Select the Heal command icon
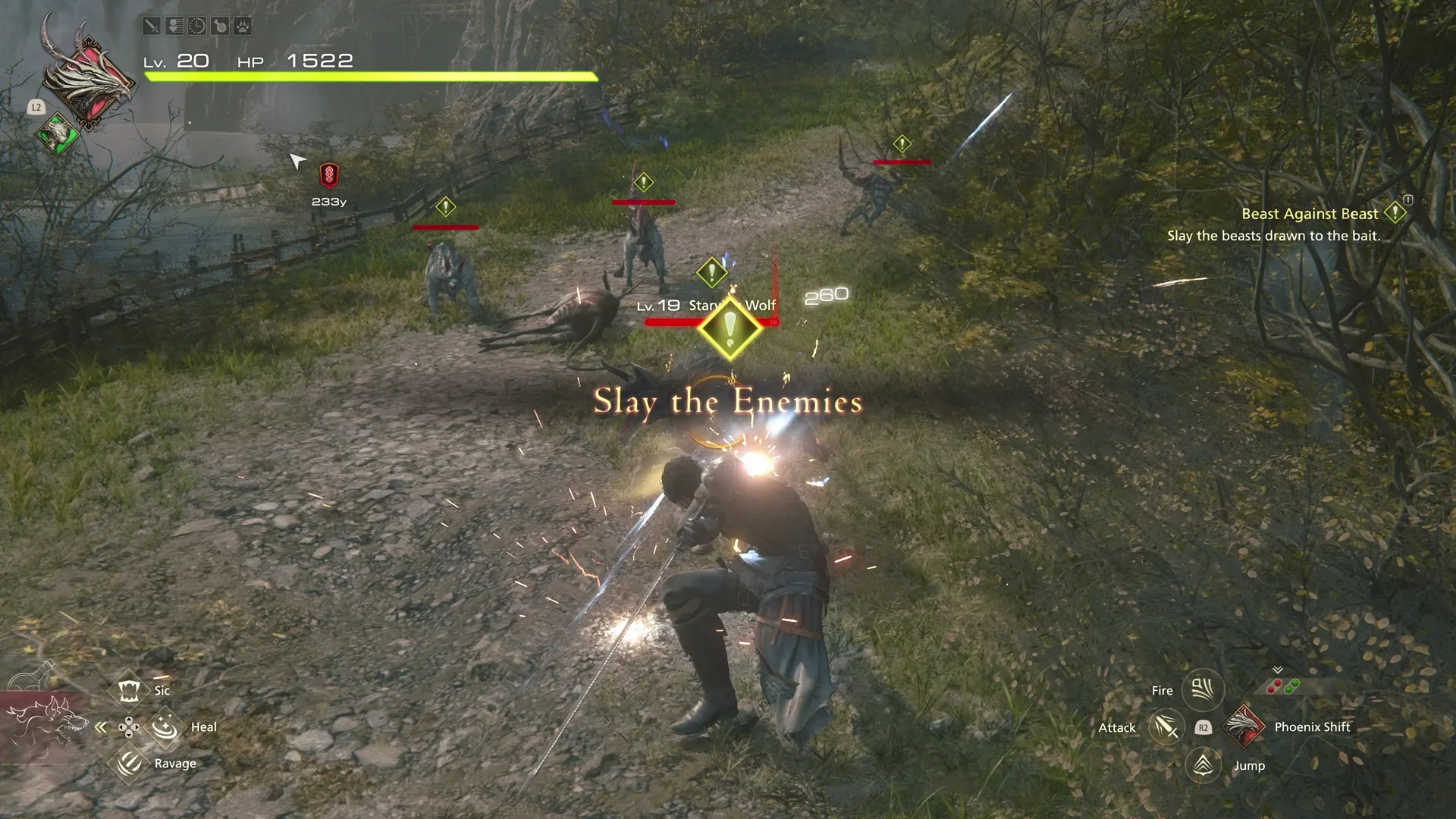This screenshot has height=819, width=1456. point(165,726)
